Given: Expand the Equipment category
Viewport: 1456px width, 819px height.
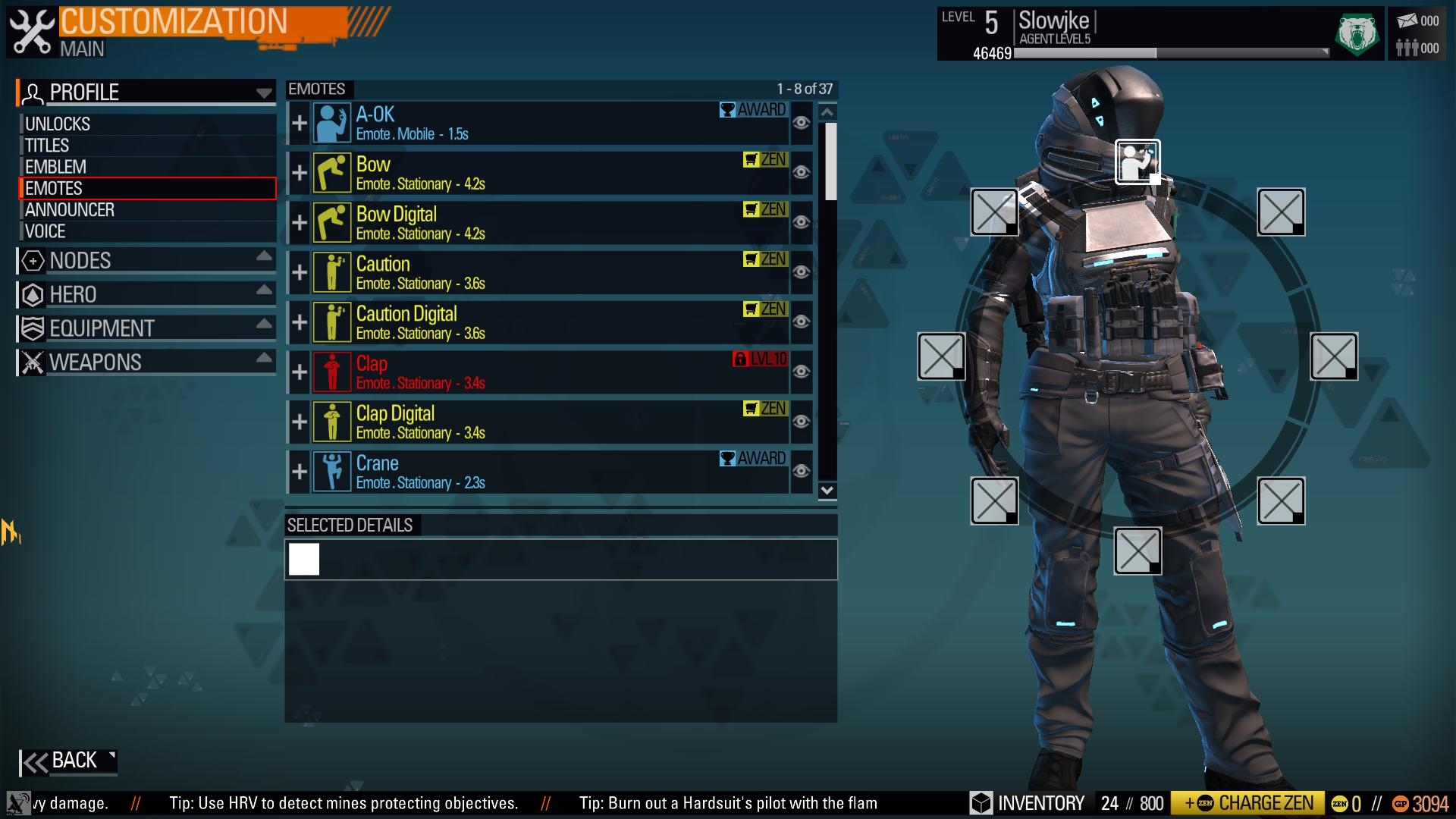Looking at the screenshot, I should click(x=146, y=328).
